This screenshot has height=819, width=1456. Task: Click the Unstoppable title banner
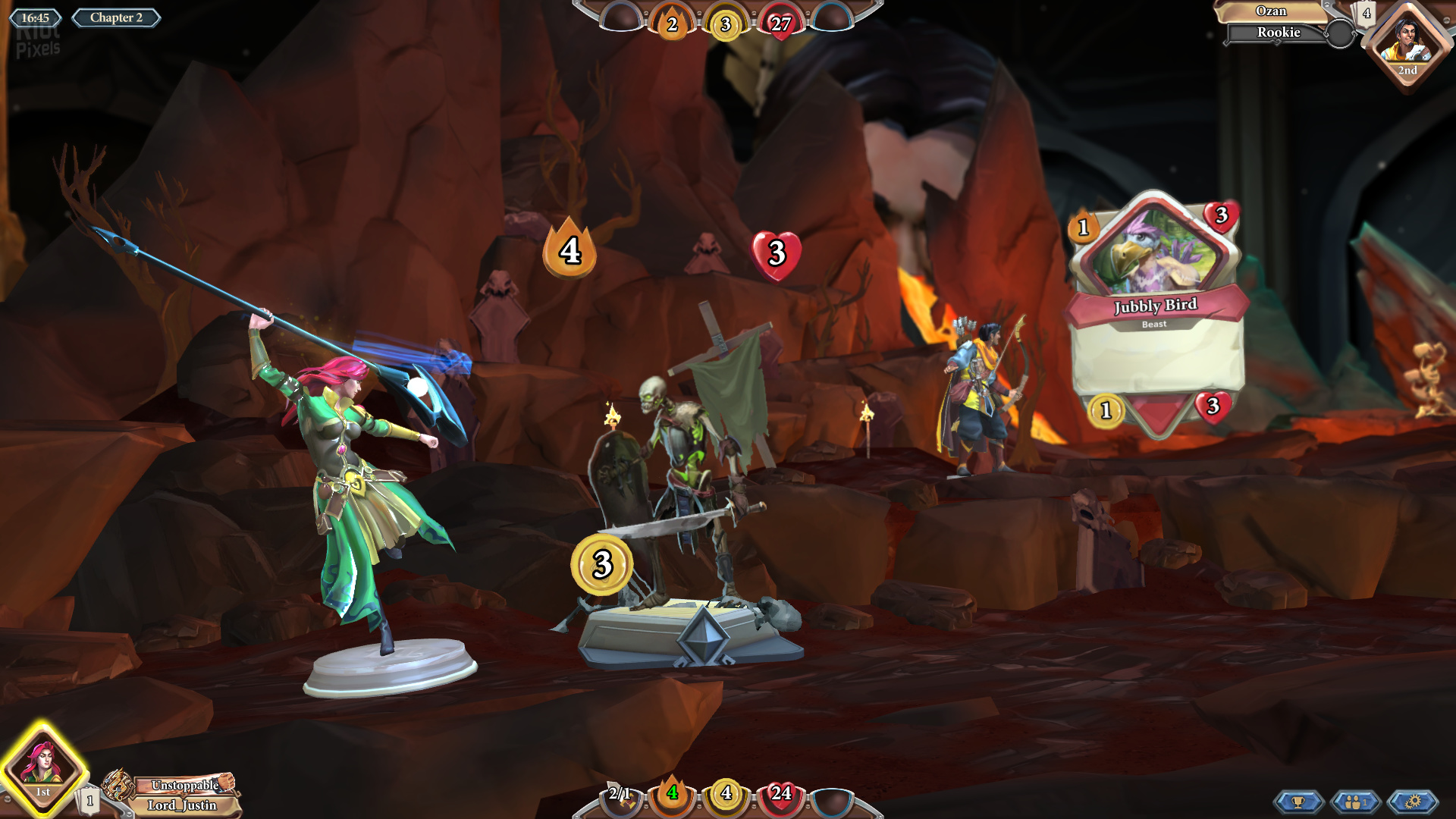(x=185, y=785)
